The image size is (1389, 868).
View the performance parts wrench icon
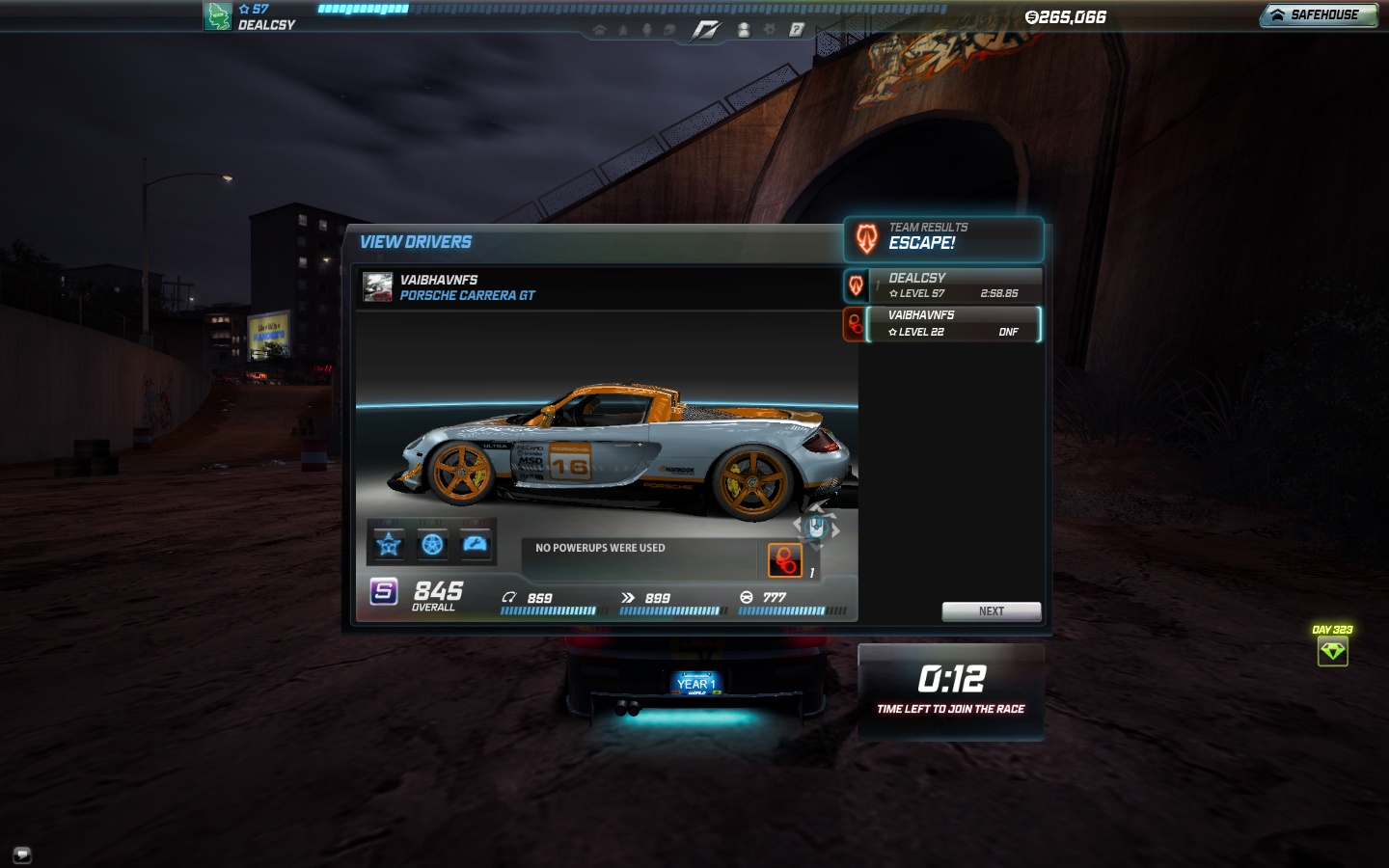pos(476,545)
